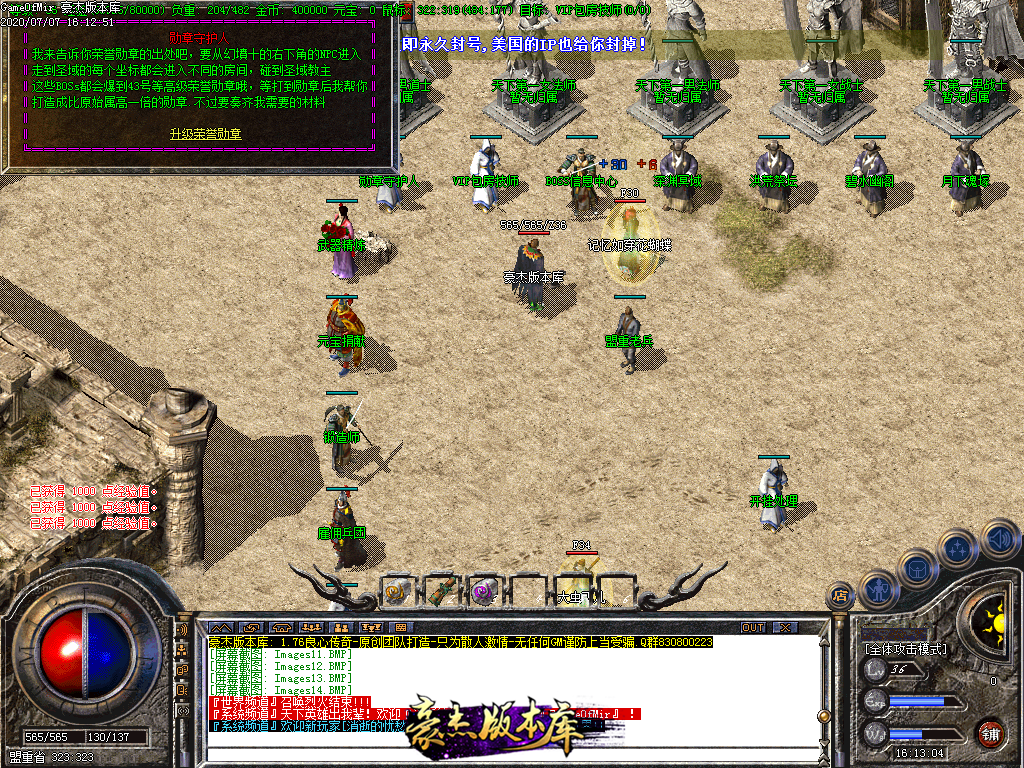Click the mountain icon button above chat

coord(219,627)
